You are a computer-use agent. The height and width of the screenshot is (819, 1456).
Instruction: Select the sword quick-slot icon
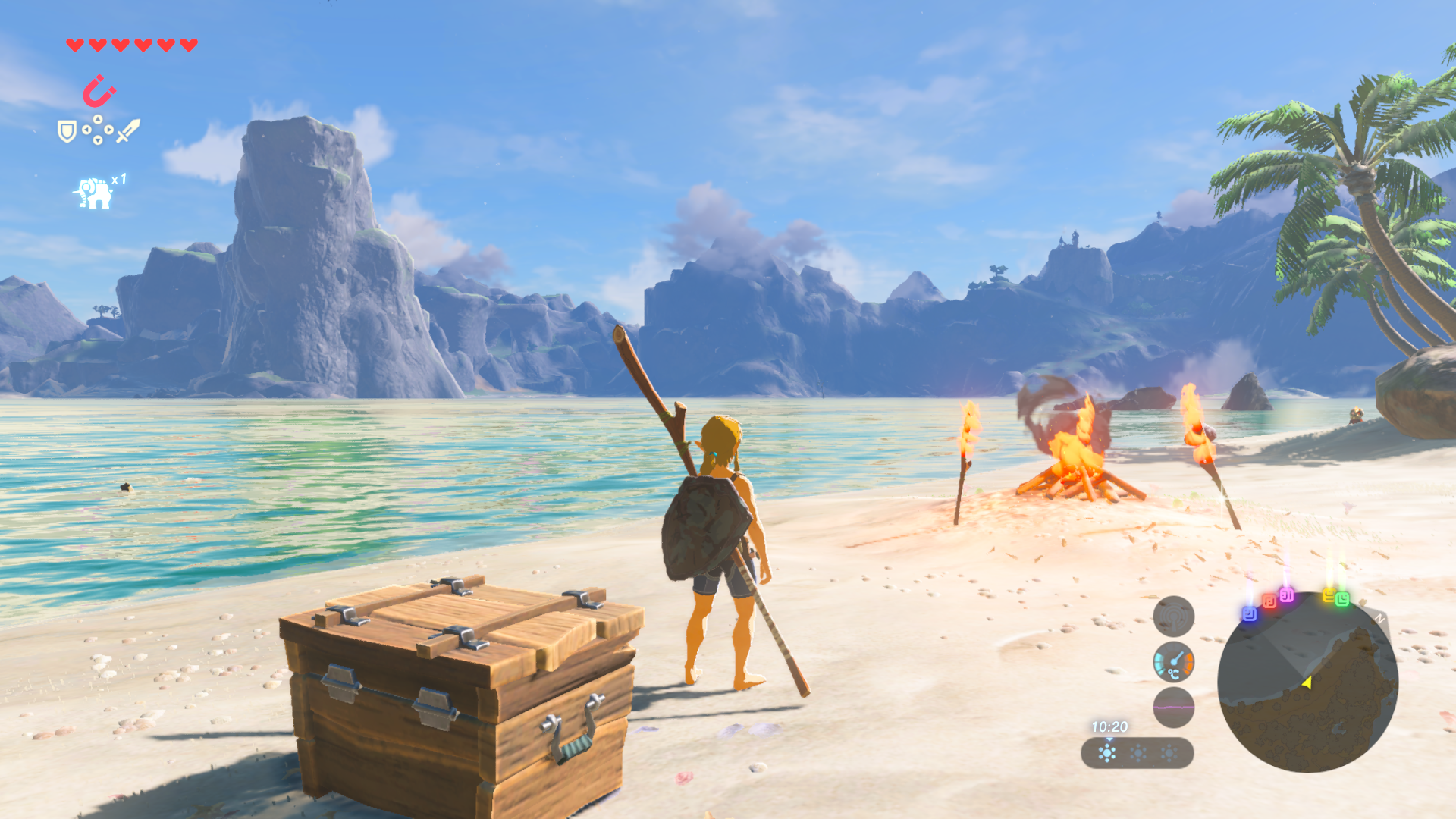pyautogui.click(x=128, y=130)
